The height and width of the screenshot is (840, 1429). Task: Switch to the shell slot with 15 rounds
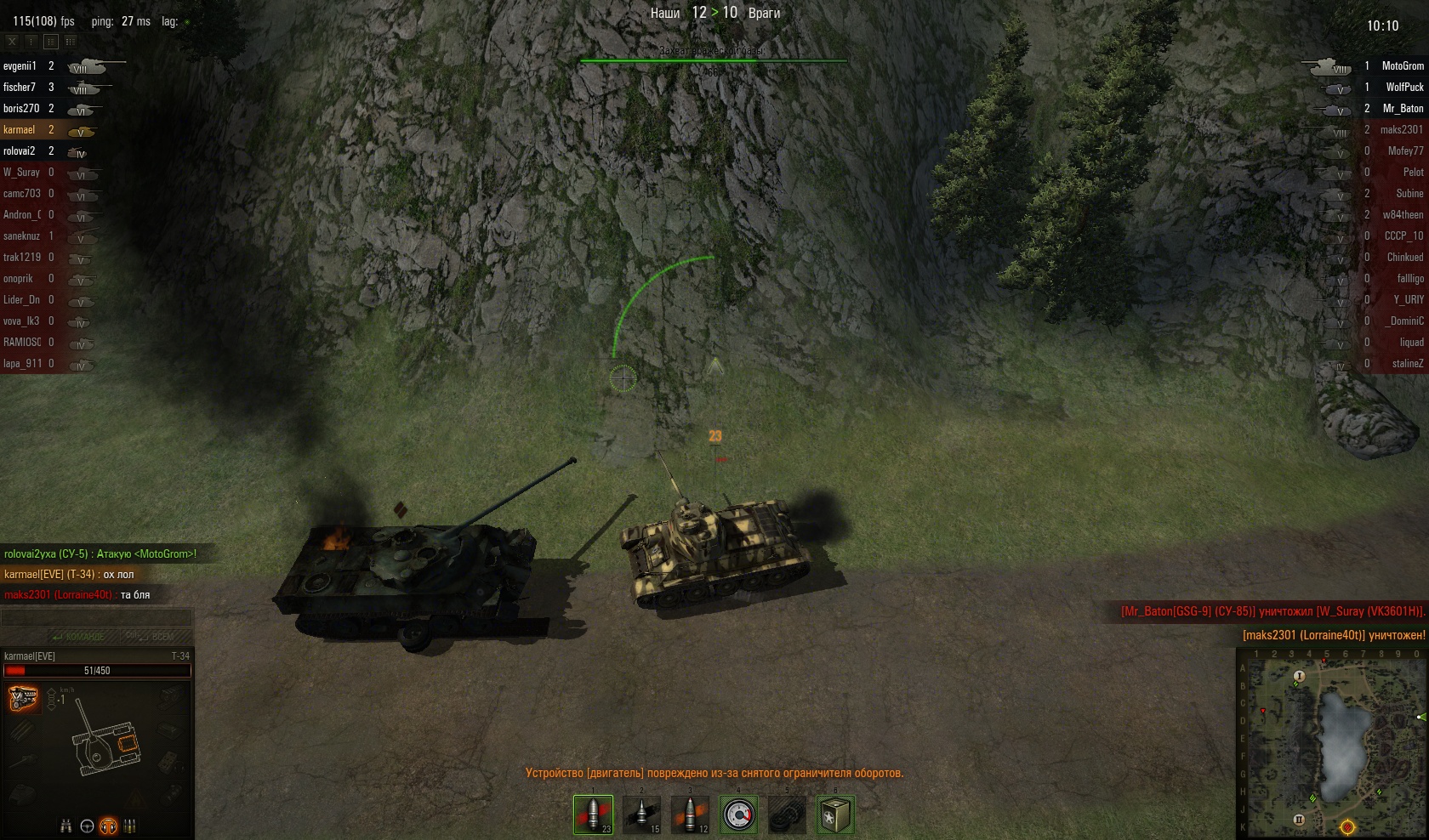tap(641, 814)
